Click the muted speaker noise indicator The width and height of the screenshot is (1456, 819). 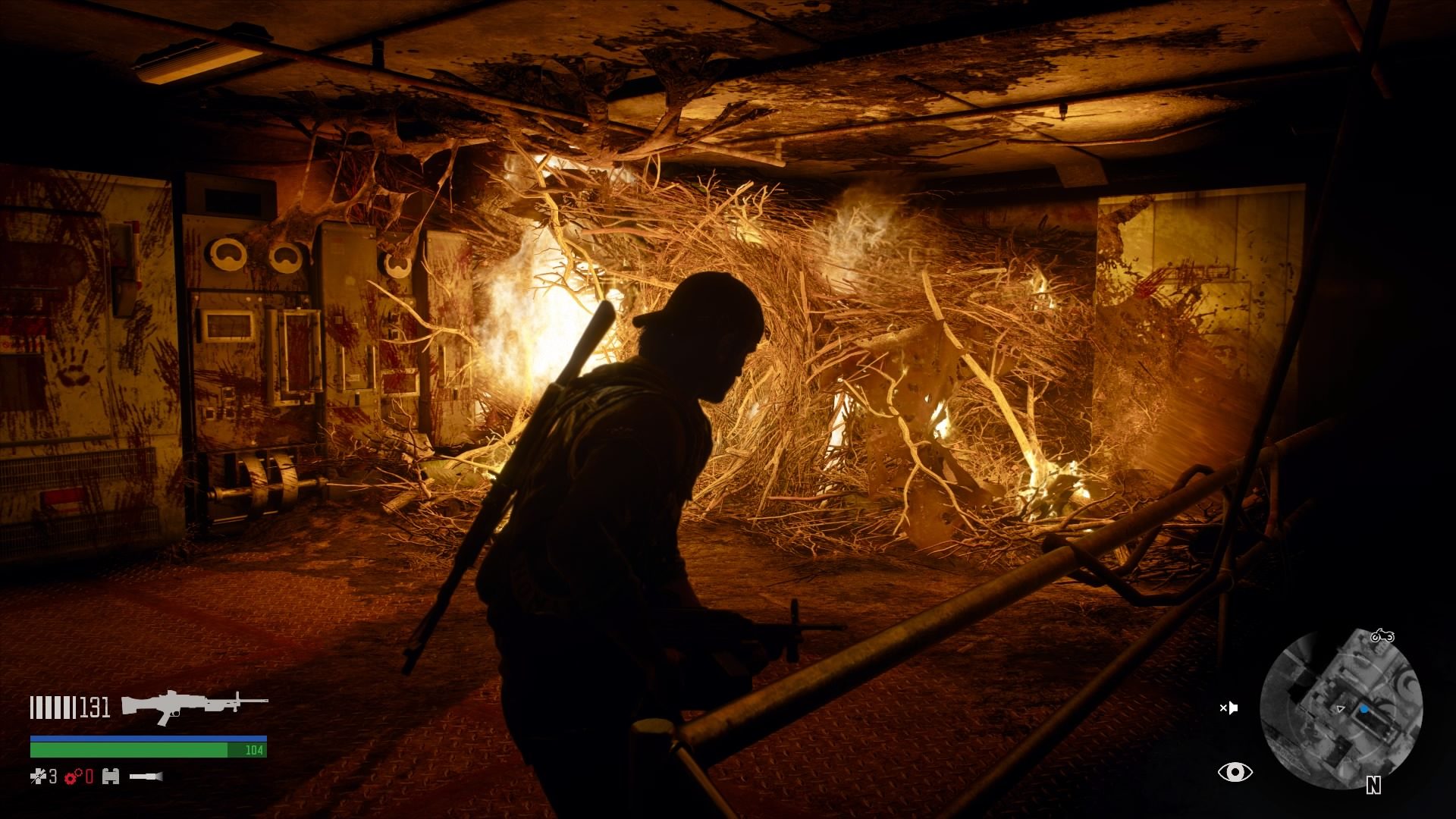coord(1228,708)
